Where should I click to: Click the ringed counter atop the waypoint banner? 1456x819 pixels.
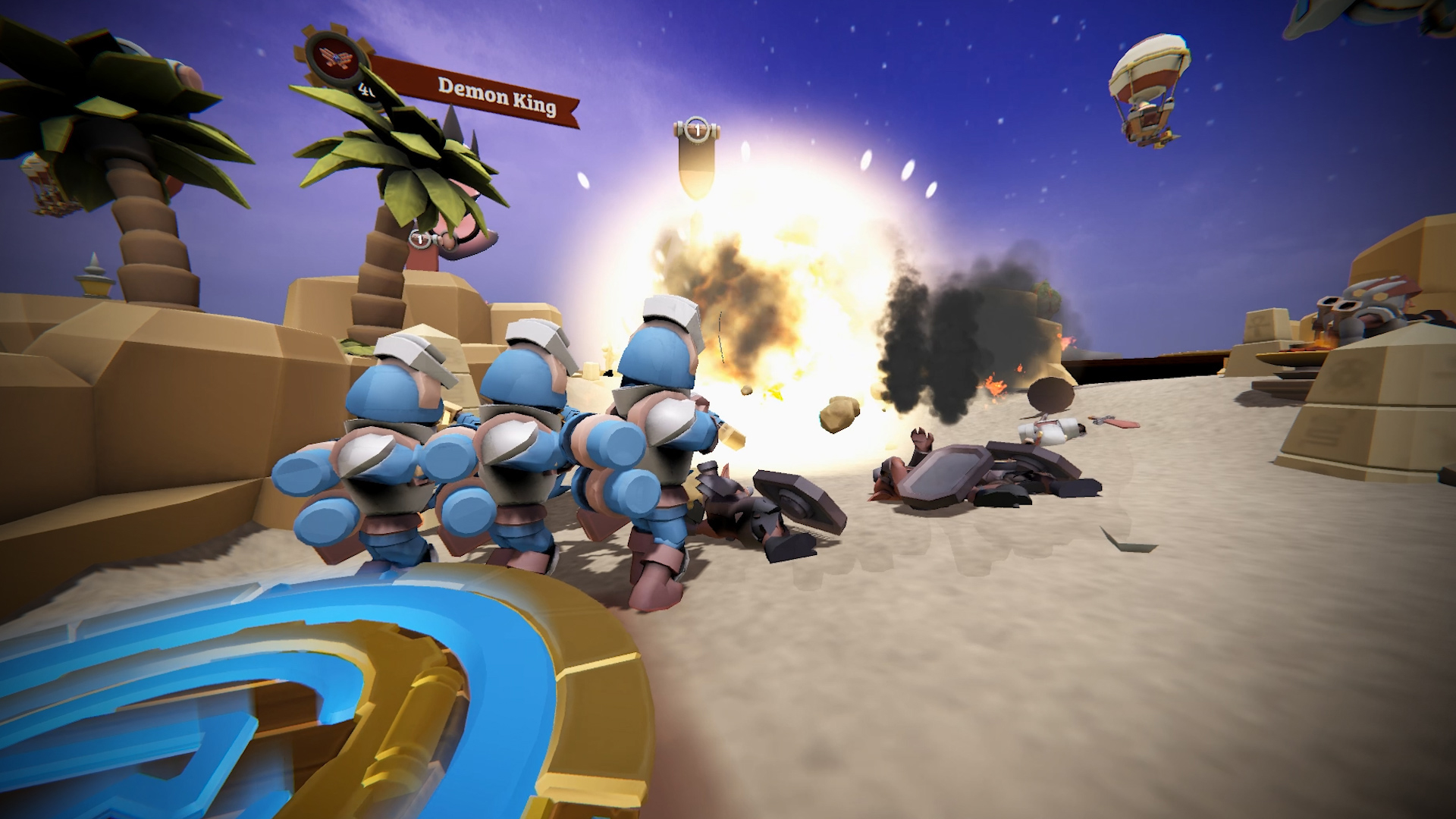695,129
